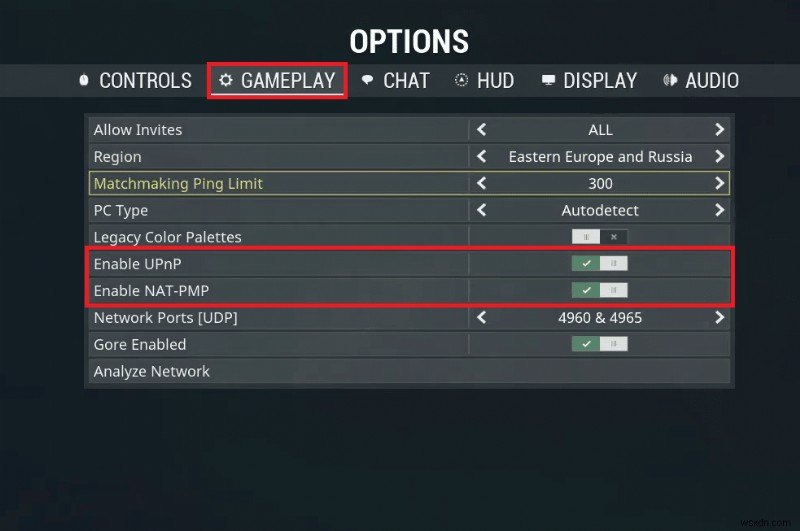Click left arrow for Allow Invites
The image size is (800, 531).
click(x=482, y=130)
